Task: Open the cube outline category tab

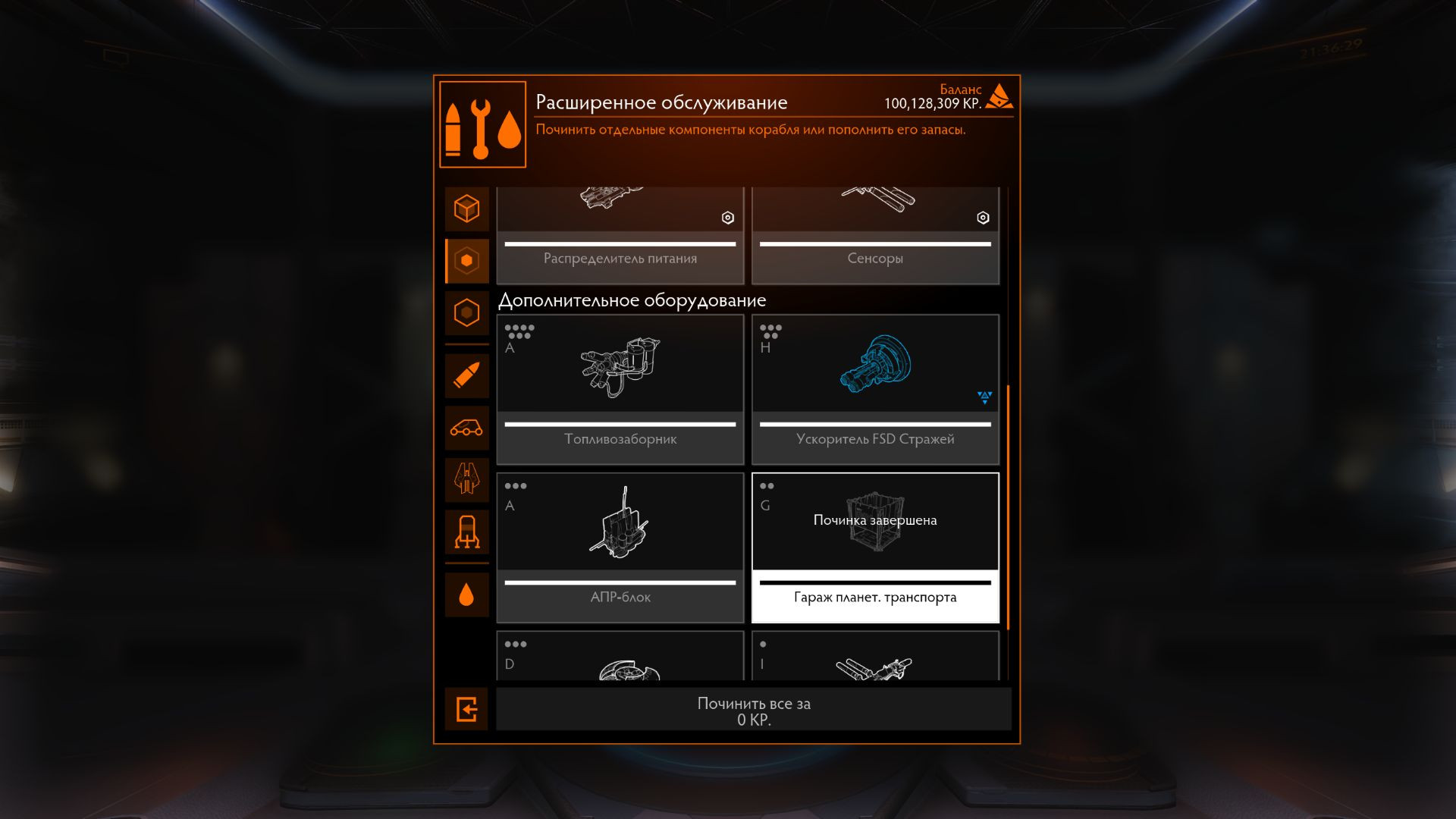Action: click(466, 209)
